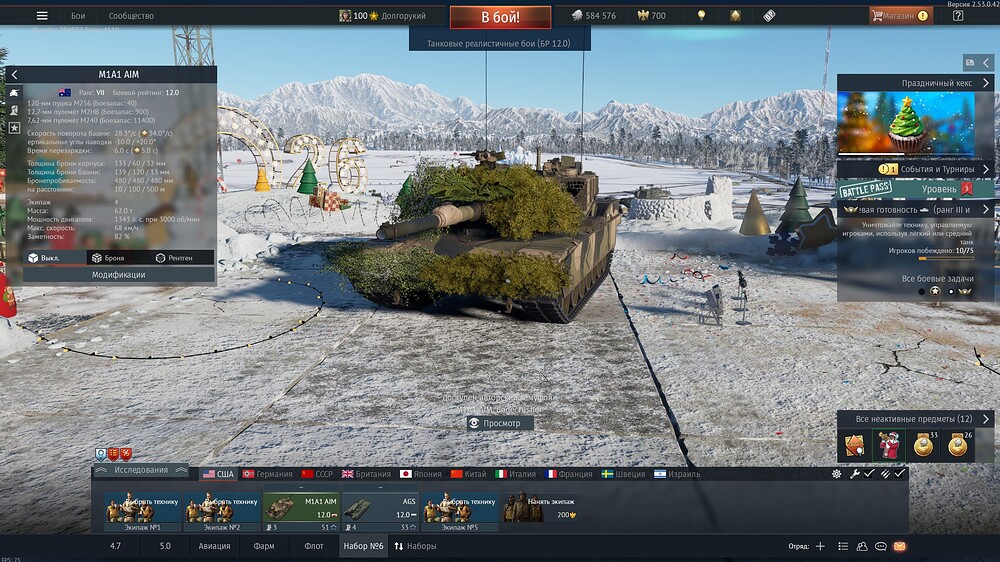Open the hamburger main menu
This screenshot has height=562, width=1000.
click(x=42, y=16)
